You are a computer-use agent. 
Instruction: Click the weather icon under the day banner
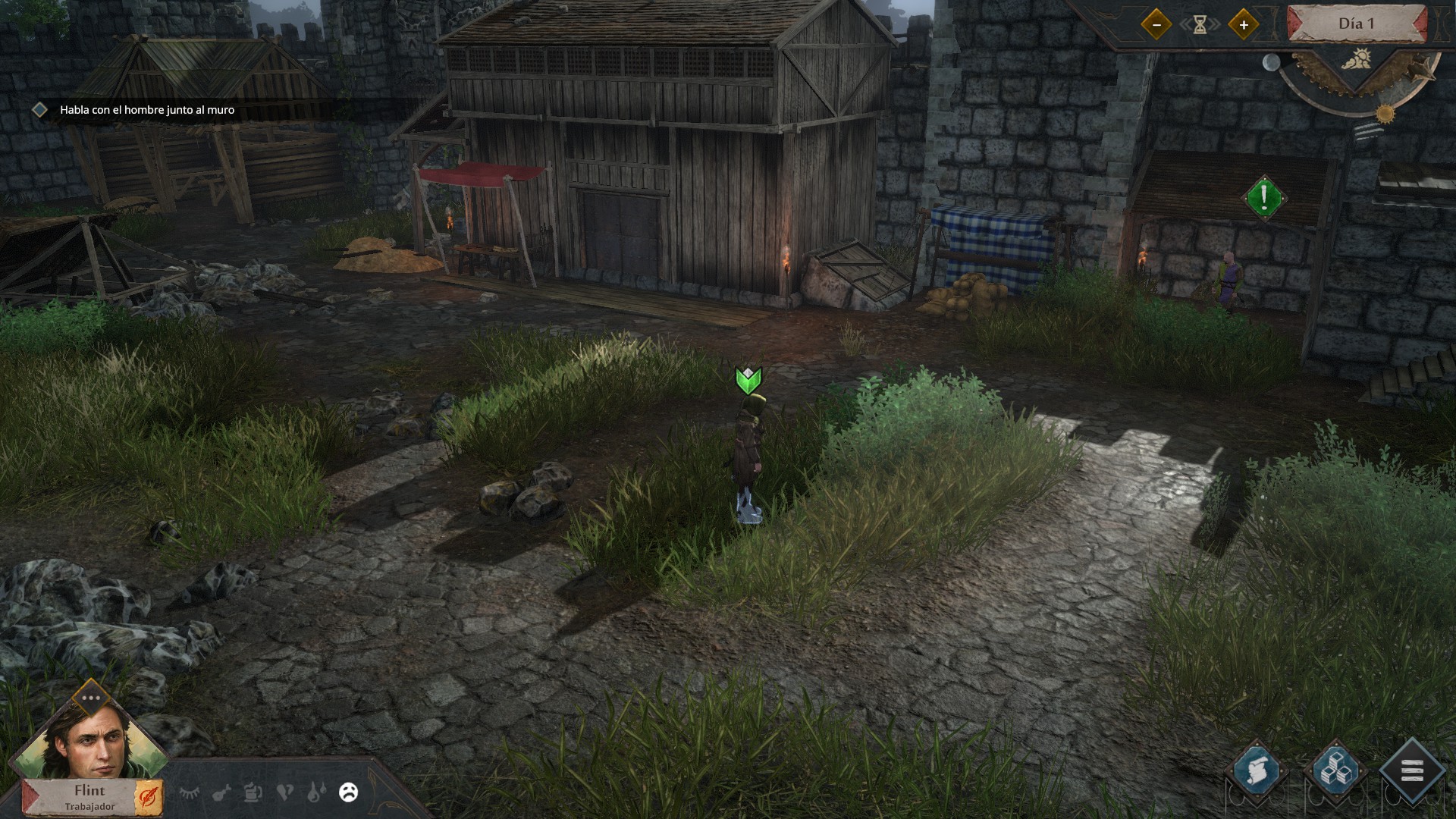click(1357, 60)
